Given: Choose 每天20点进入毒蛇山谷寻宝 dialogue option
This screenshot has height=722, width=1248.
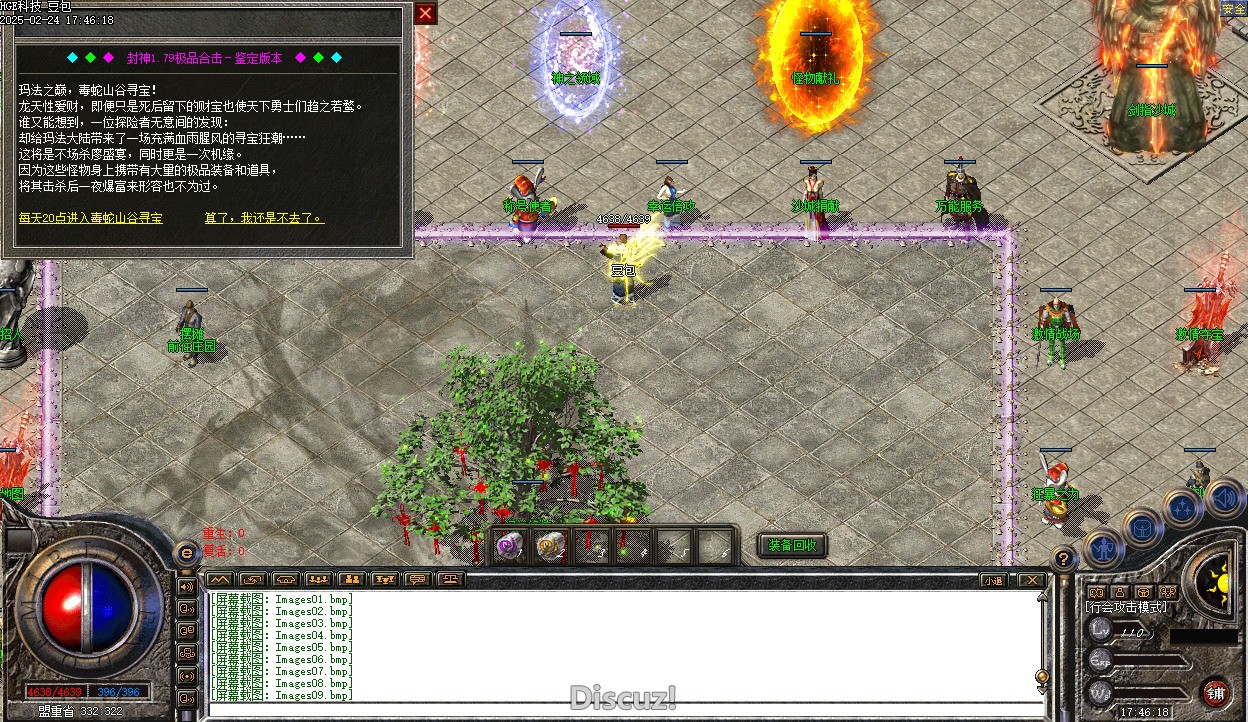Looking at the screenshot, I should pyautogui.click(x=90, y=217).
